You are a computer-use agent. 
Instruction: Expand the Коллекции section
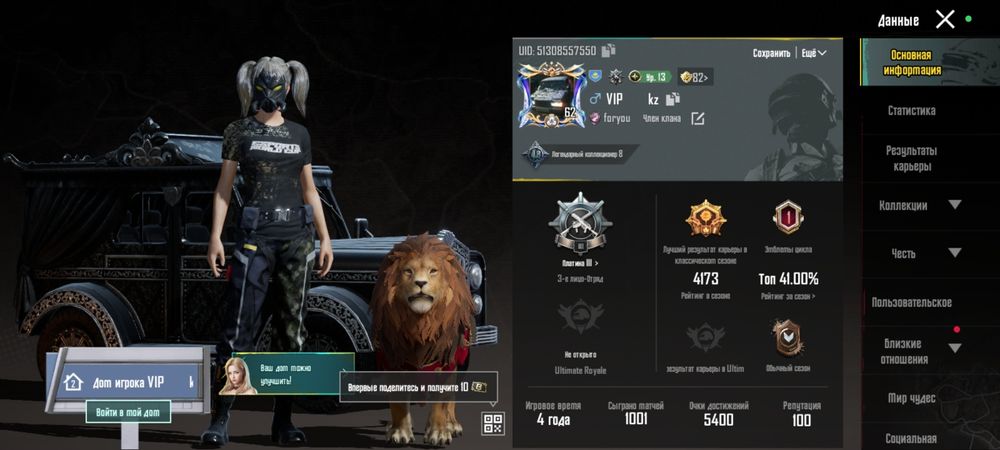tap(954, 205)
